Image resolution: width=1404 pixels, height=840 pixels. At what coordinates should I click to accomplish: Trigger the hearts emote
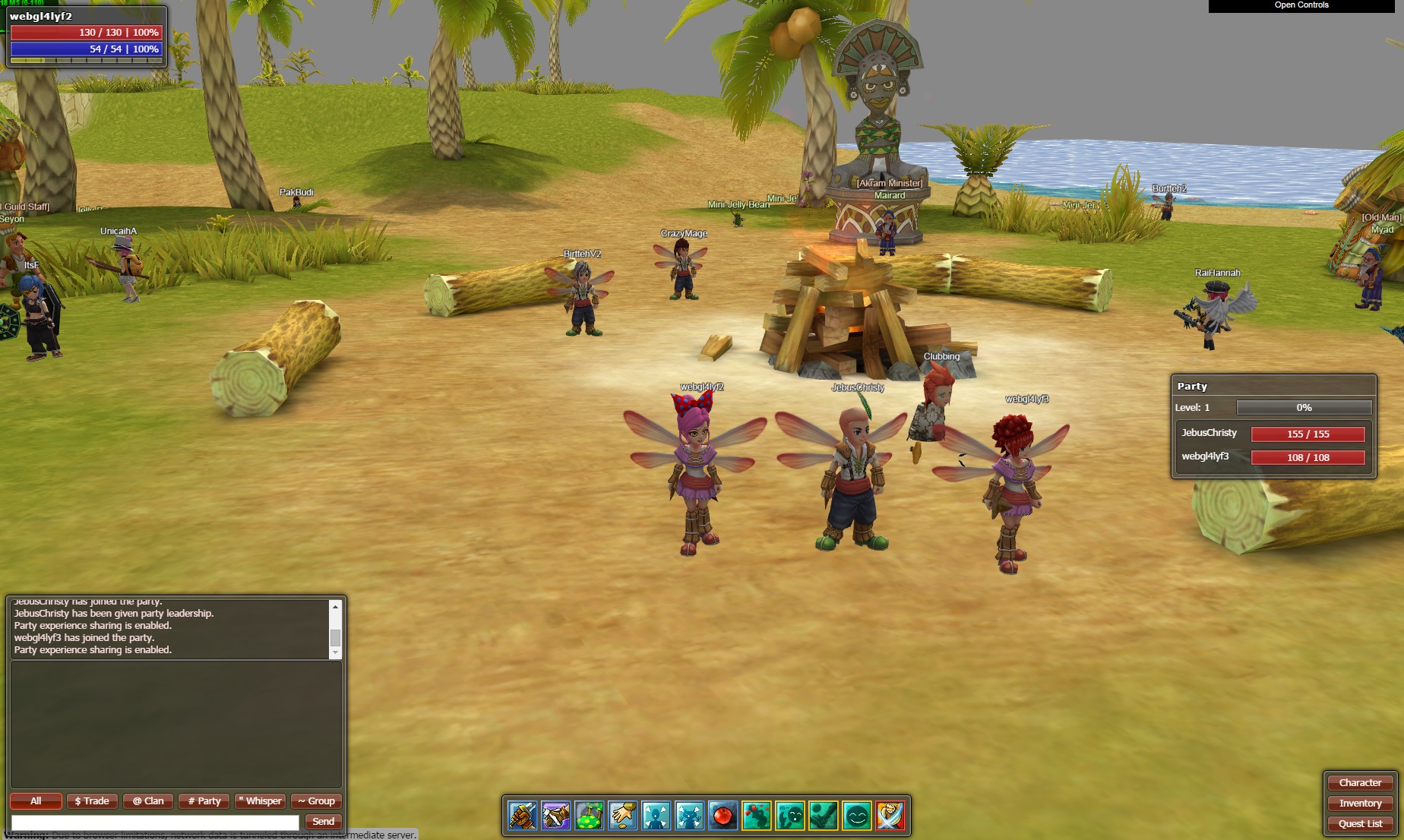757,816
